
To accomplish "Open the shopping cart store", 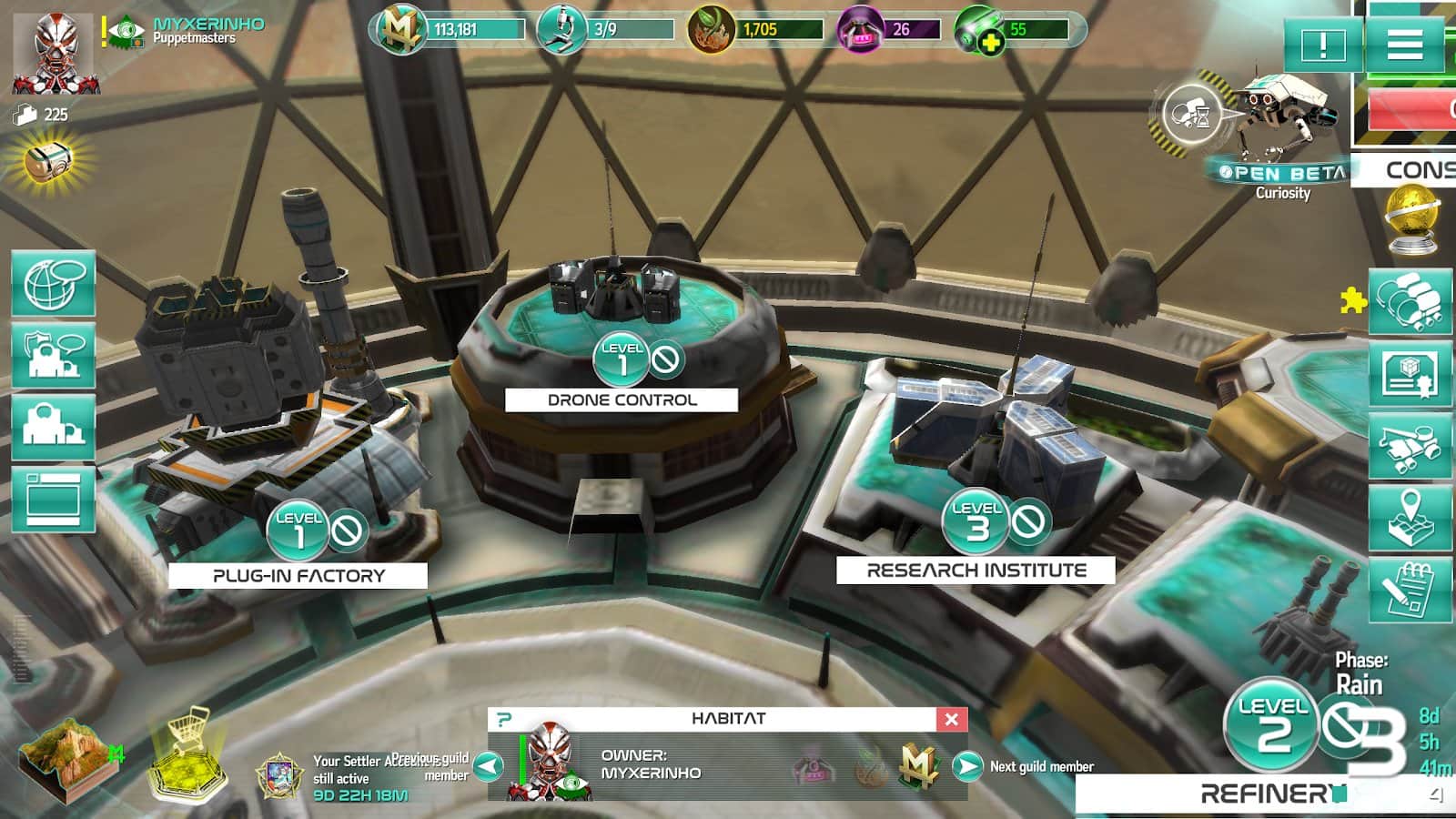I will 188,752.
